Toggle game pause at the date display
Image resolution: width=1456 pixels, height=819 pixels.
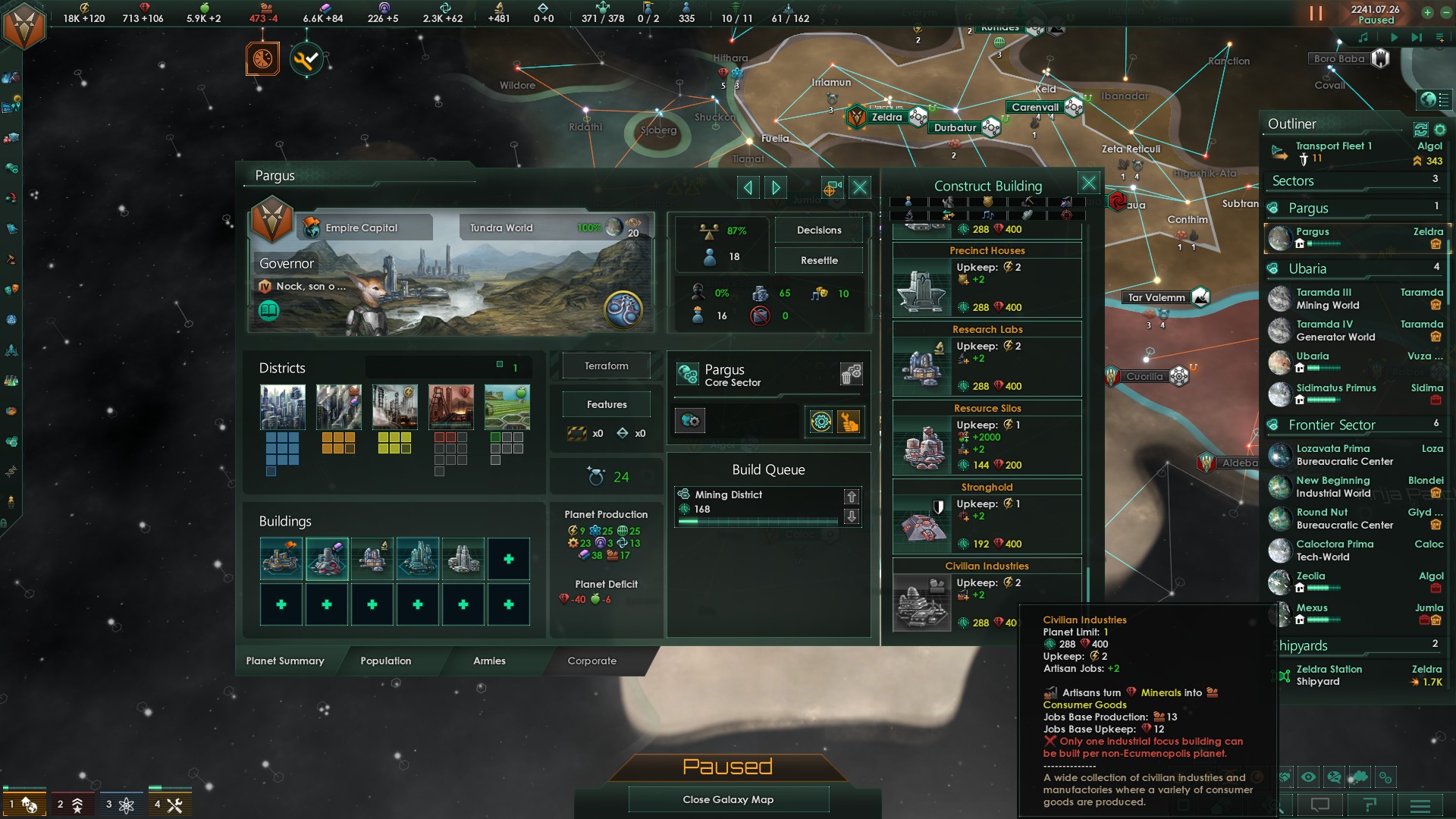pyautogui.click(x=1375, y=14)
